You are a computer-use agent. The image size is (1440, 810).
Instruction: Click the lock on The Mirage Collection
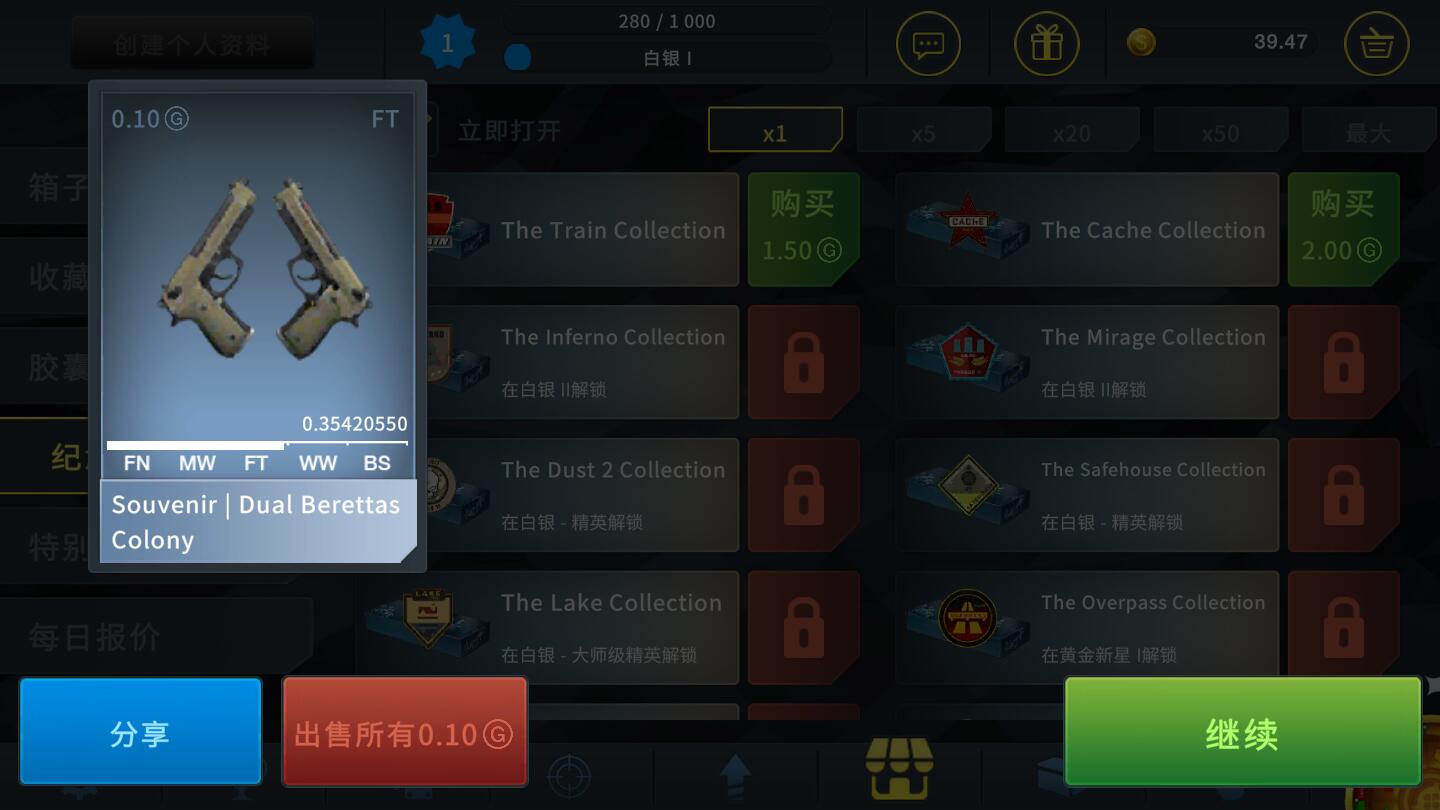click(x=1343, y=362)
